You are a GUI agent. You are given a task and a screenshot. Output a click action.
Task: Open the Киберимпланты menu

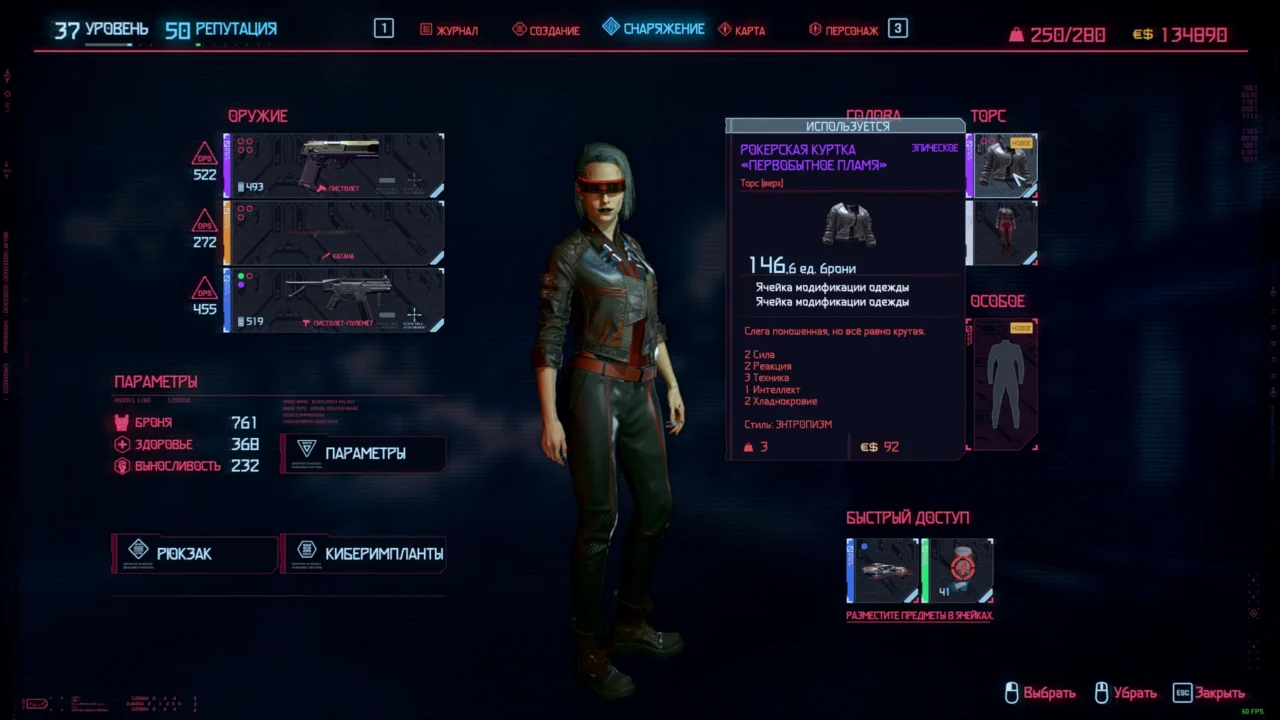click(x=364, y=553)
